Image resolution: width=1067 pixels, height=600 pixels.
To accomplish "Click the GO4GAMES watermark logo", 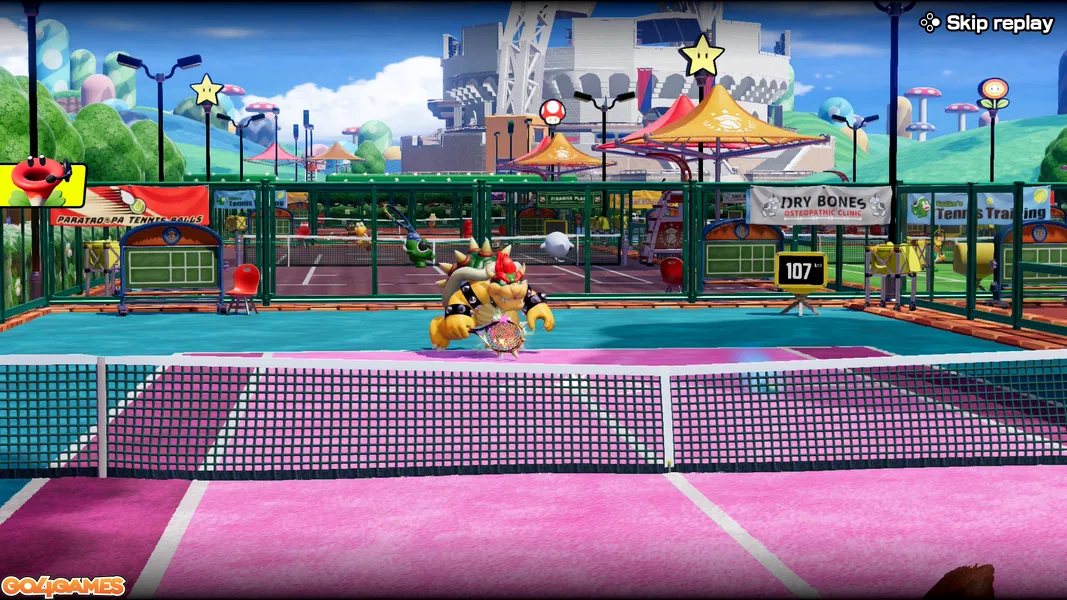I will pos(63,586).
